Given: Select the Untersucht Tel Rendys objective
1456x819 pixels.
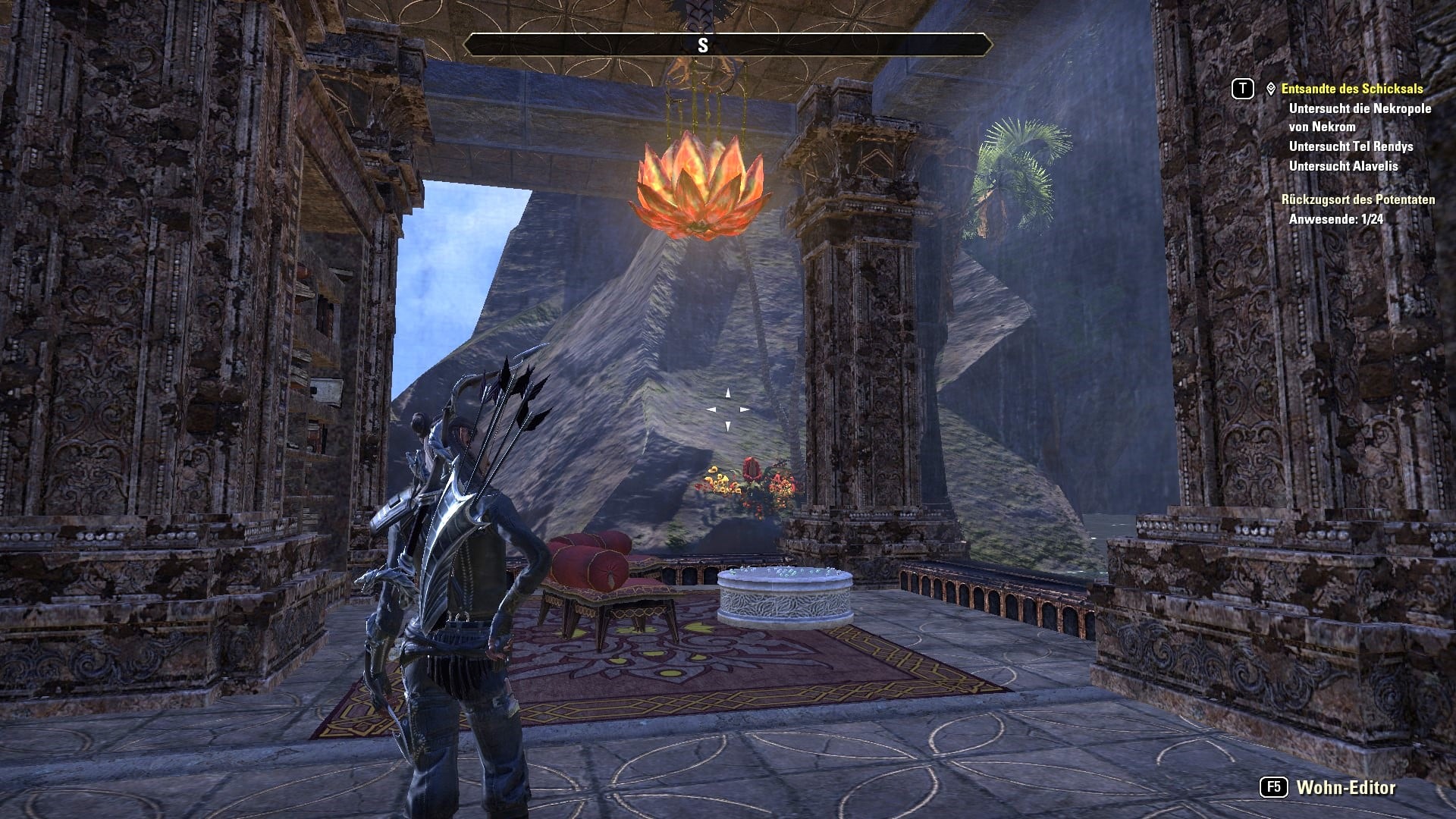Looking at the screenshot, I should click(x=1351, y=146).
